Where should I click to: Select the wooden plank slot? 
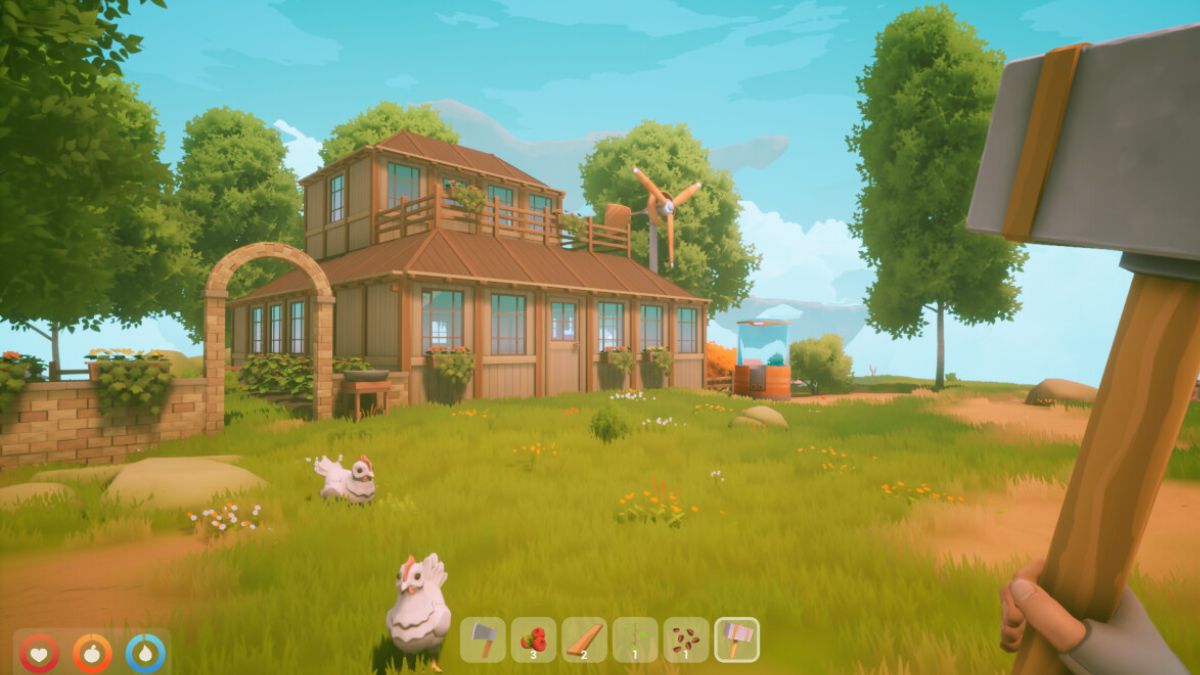584,639
